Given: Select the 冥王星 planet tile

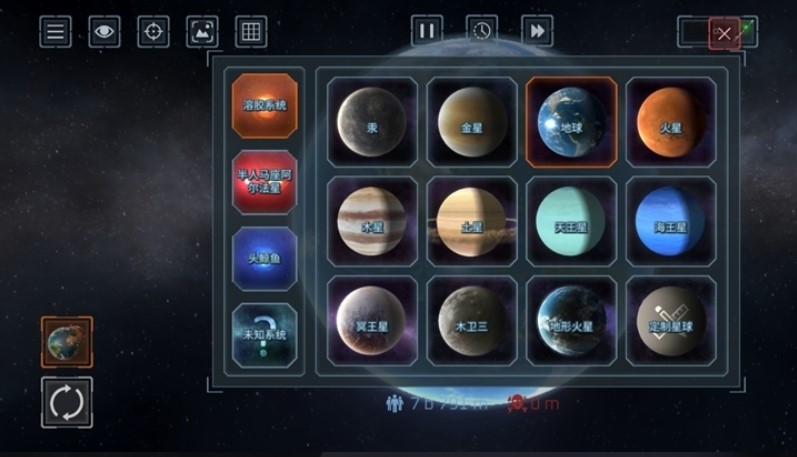Looking at the screenshot, I should point(372,321).
